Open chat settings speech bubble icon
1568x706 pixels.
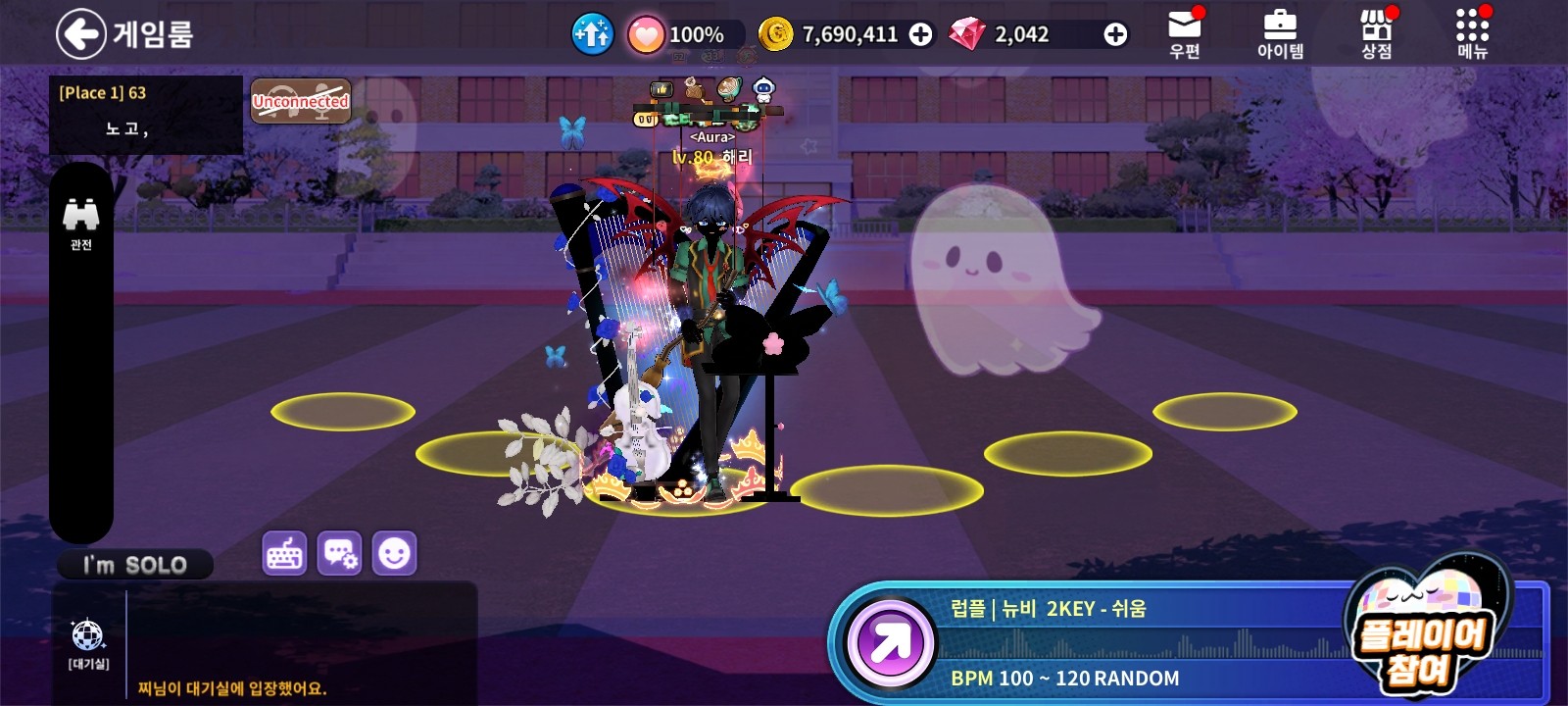339,554
